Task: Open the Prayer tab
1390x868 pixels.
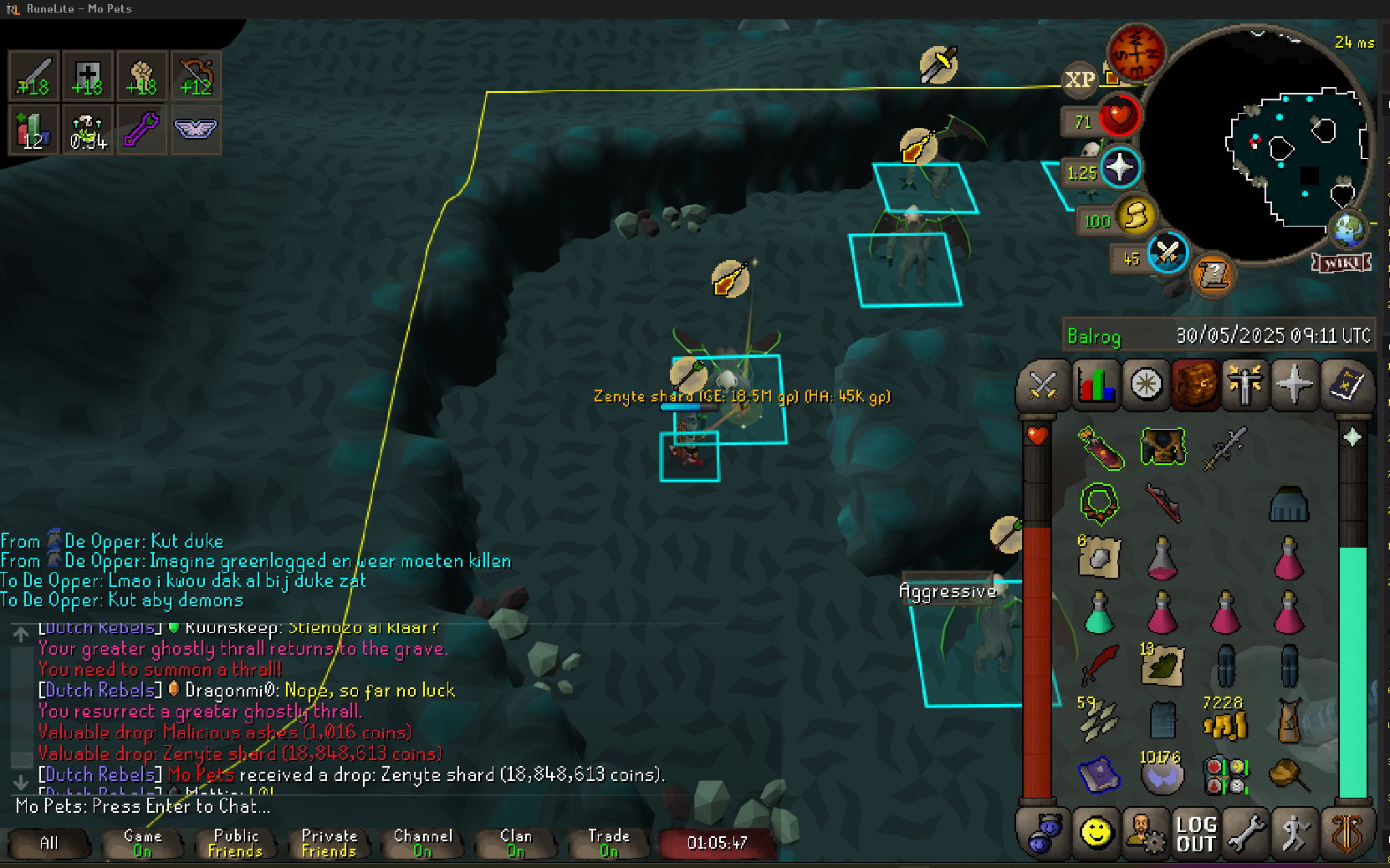Action: click(1294, 385)
